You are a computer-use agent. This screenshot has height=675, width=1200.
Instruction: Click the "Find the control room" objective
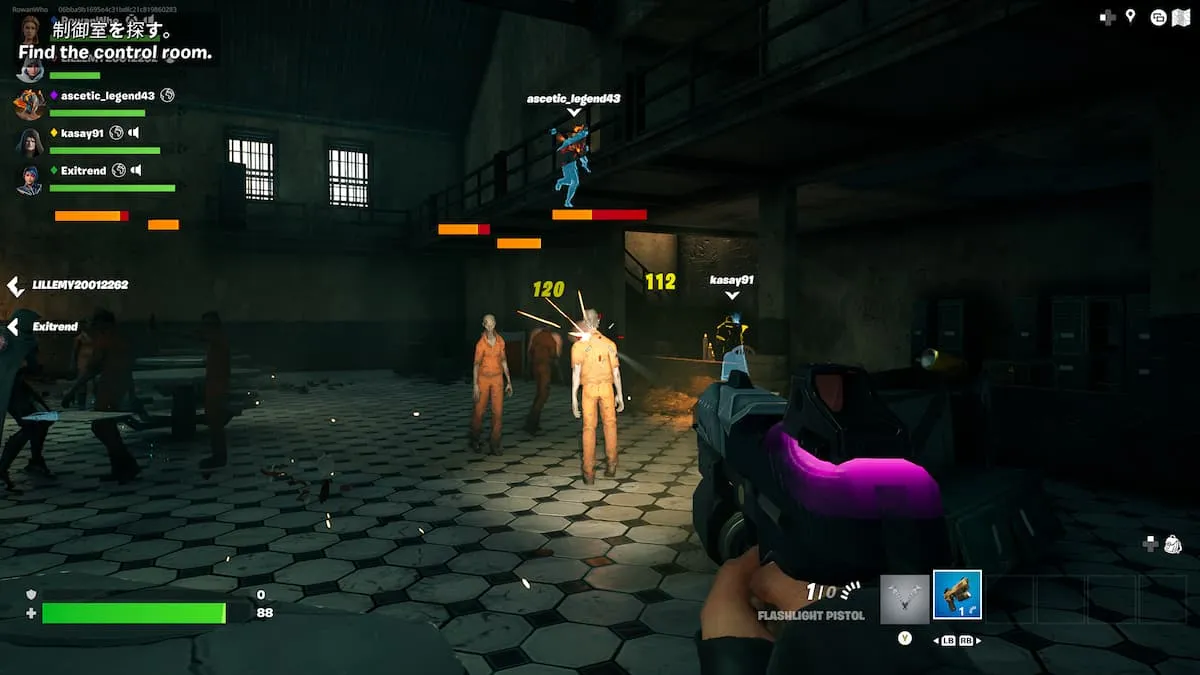tap(115, 52)
